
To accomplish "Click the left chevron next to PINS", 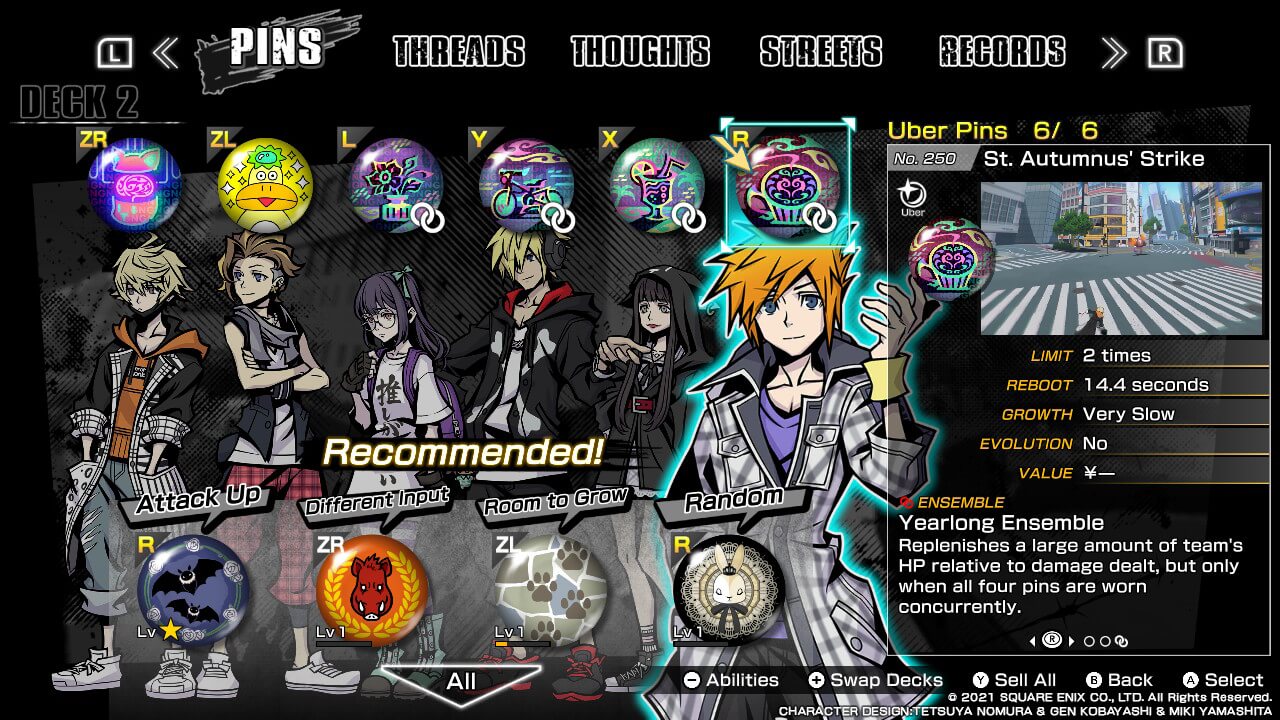I will click(168, 51).
